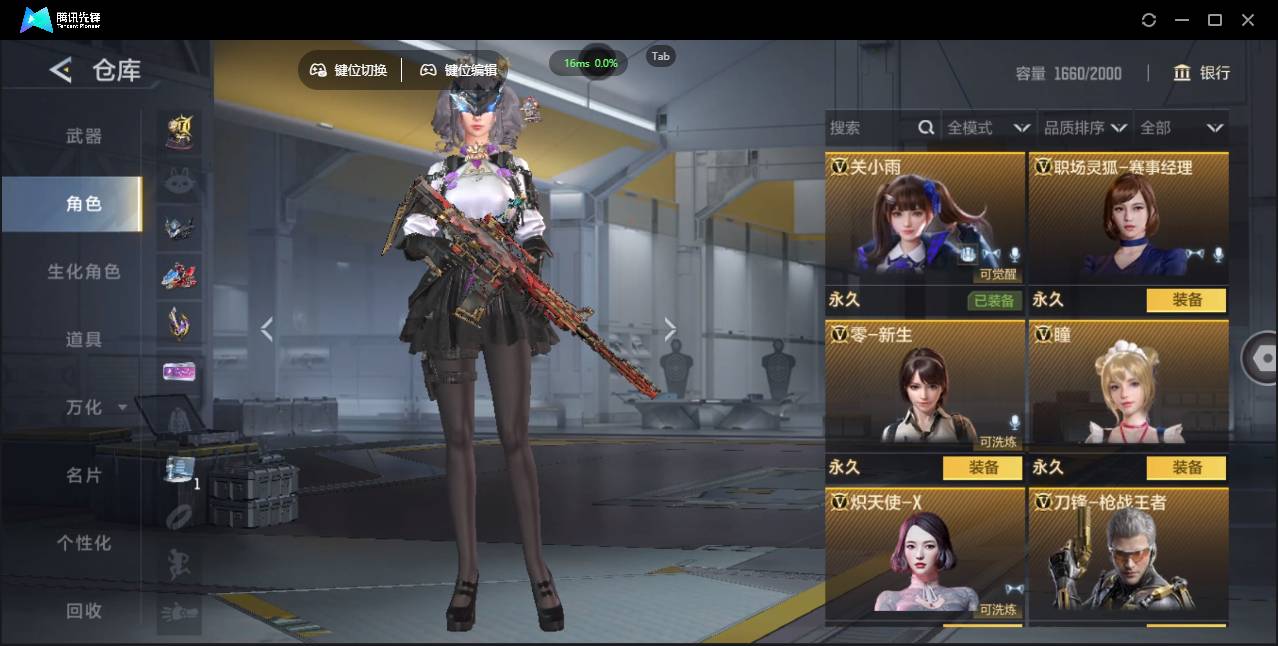Toggle 键位切换 key mapping
Screen dimensions: 1278x646
[349, 70]
